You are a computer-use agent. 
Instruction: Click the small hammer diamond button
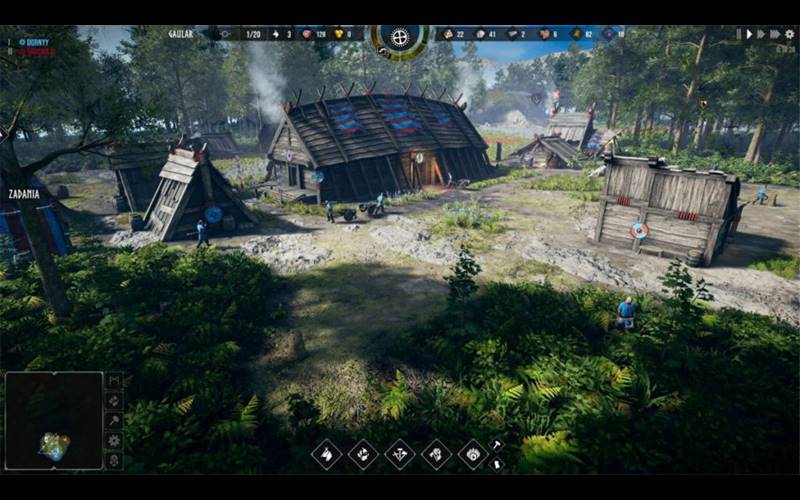point(497,444)
